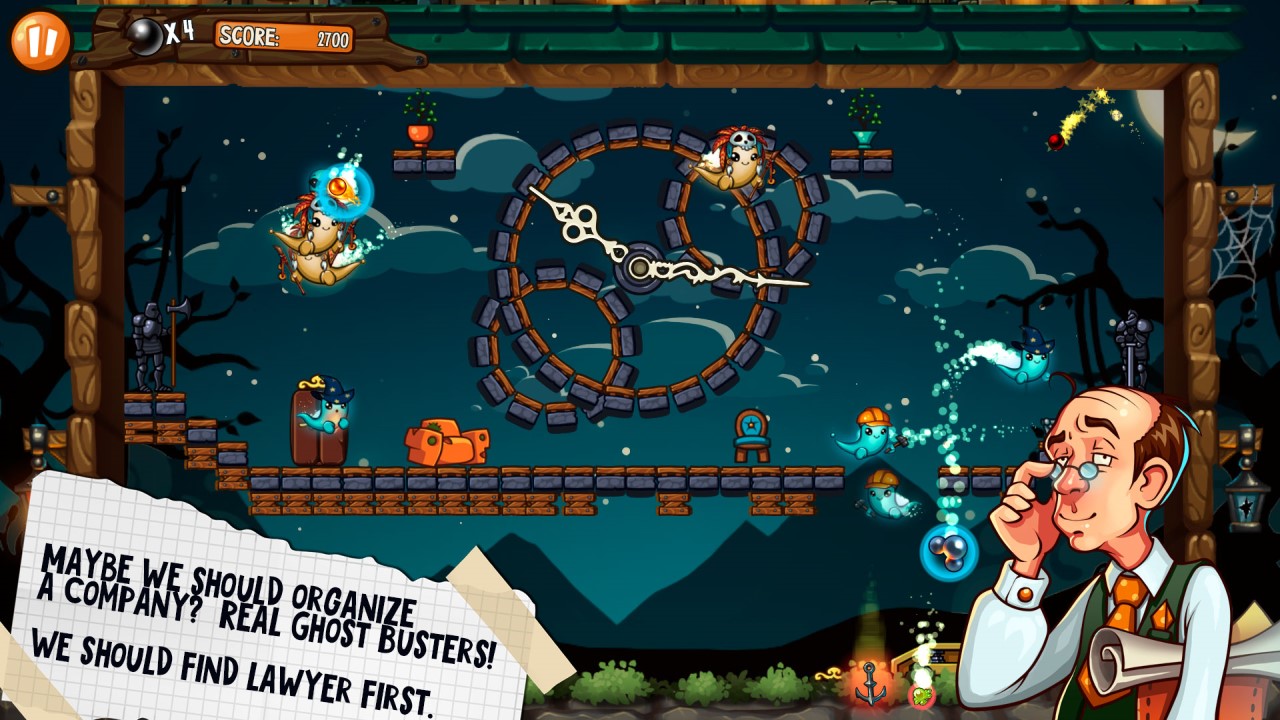The width and height of the screenshot is (1280, 720).
Task: Select the glowing anchor icon near the bottom
Action: [872, 682]
